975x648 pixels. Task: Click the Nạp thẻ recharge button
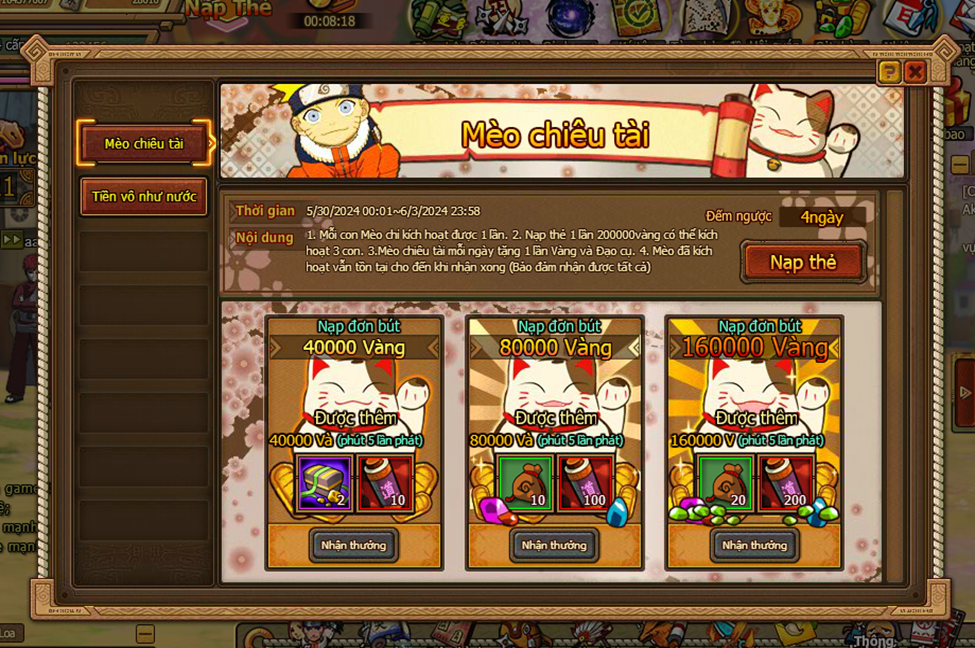[x=803, y=263]
